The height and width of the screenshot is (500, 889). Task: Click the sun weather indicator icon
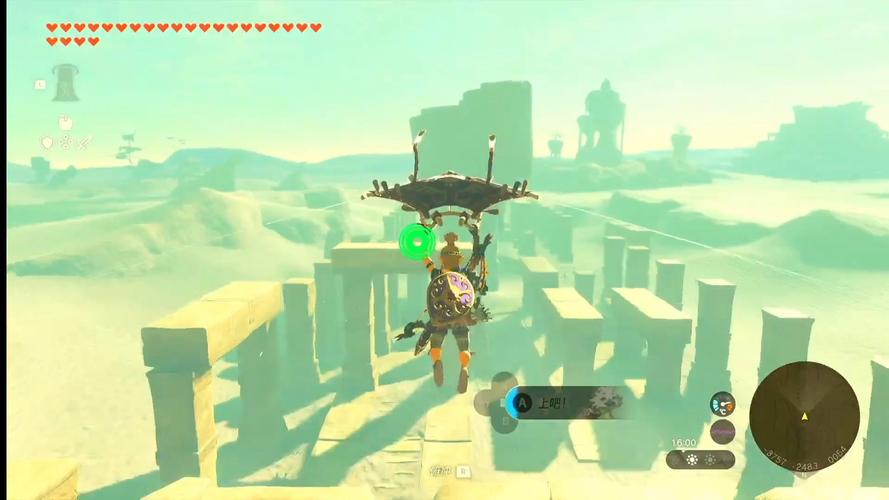(691, 460)
